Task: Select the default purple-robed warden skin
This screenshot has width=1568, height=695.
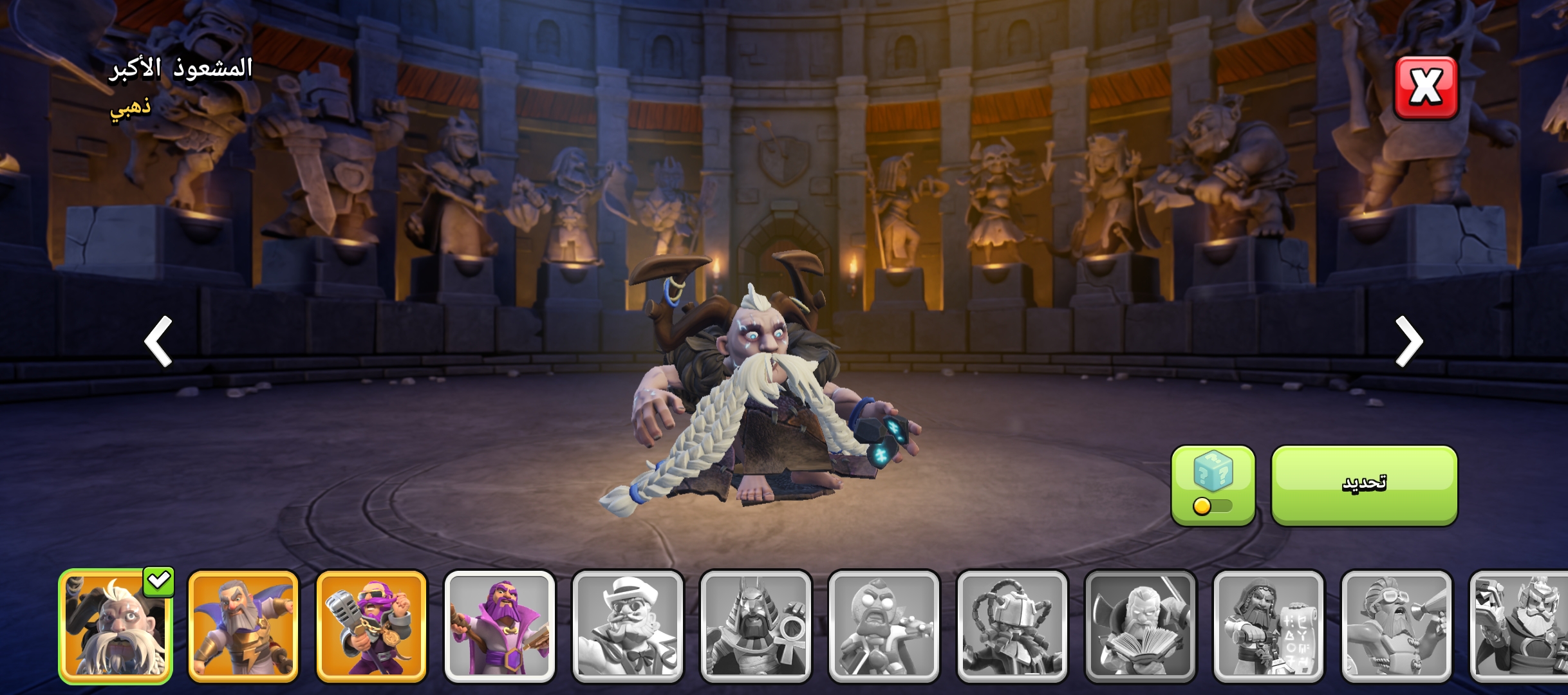Action: click(x=499, y=626)
